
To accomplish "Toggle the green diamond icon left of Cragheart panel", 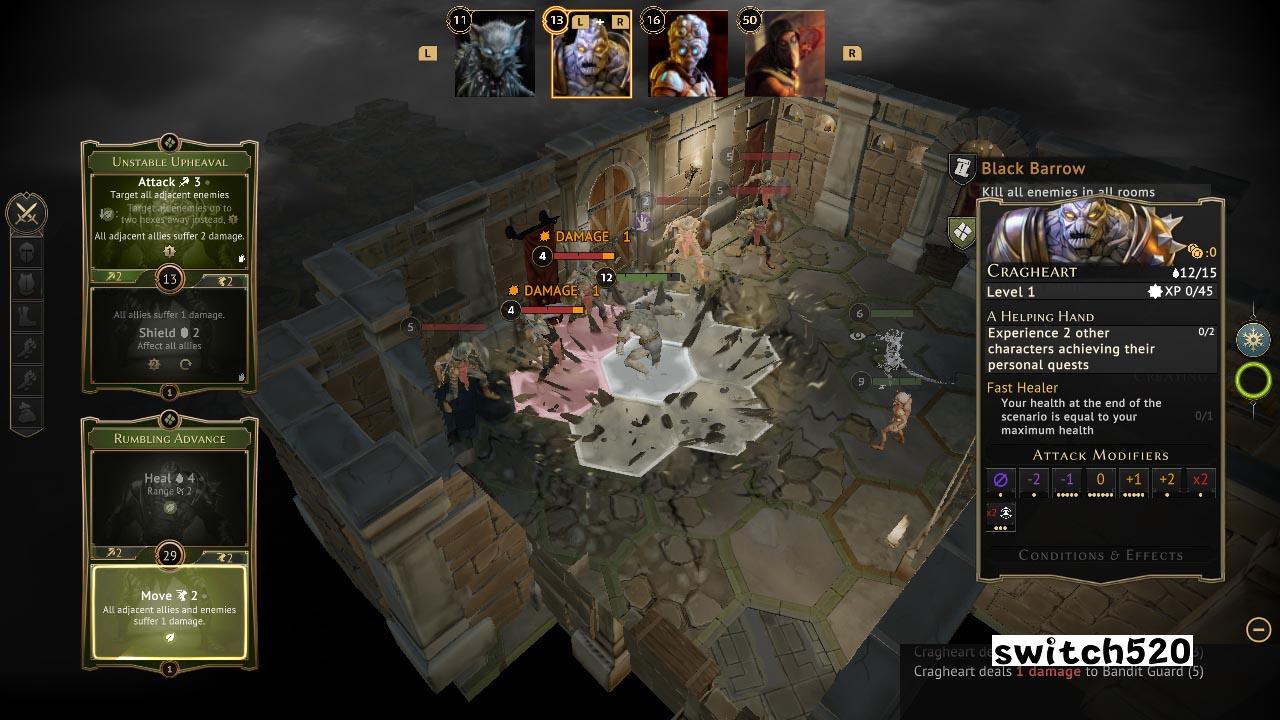I will pyautogui.click(x=961, y=234).
